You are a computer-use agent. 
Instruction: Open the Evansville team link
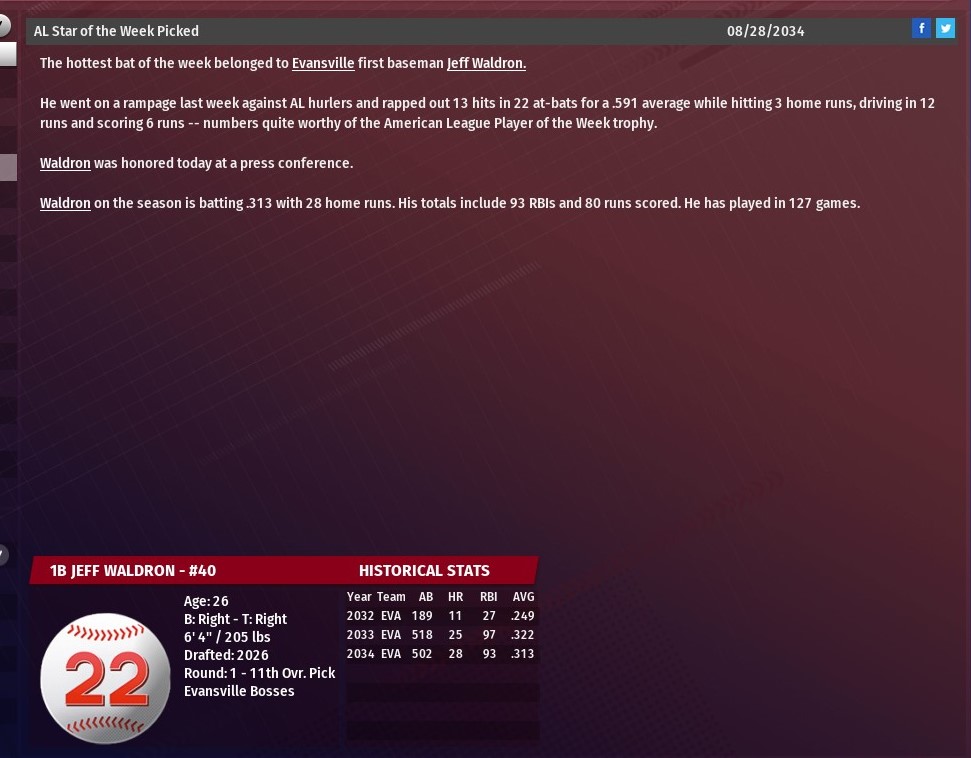tap(323, 63)
